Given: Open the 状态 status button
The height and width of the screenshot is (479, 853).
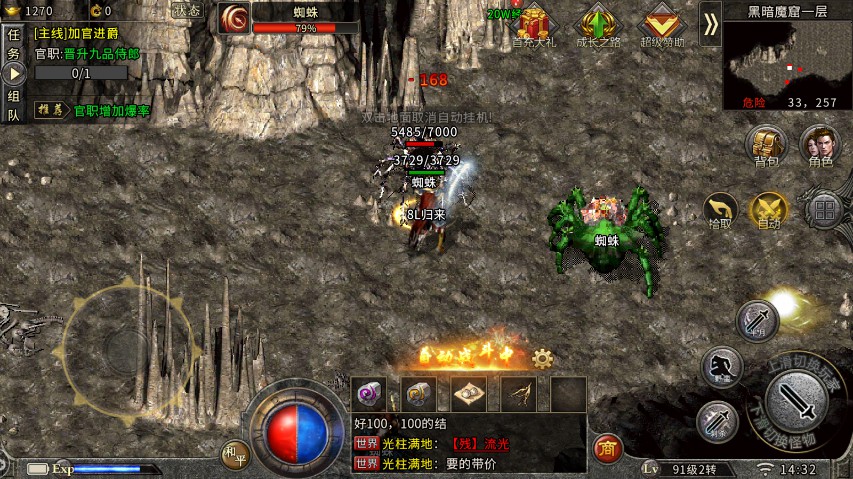Looking at the screenshot, I should (186, 10).
